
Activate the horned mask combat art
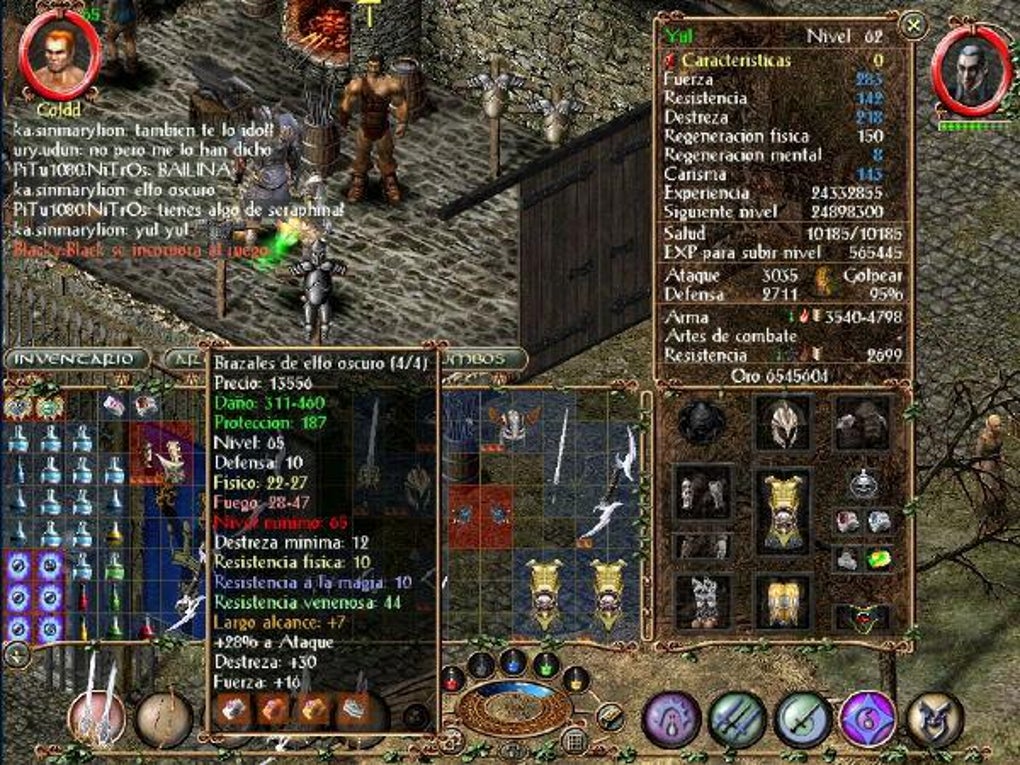pyautogui.click(x=935, y=718)
